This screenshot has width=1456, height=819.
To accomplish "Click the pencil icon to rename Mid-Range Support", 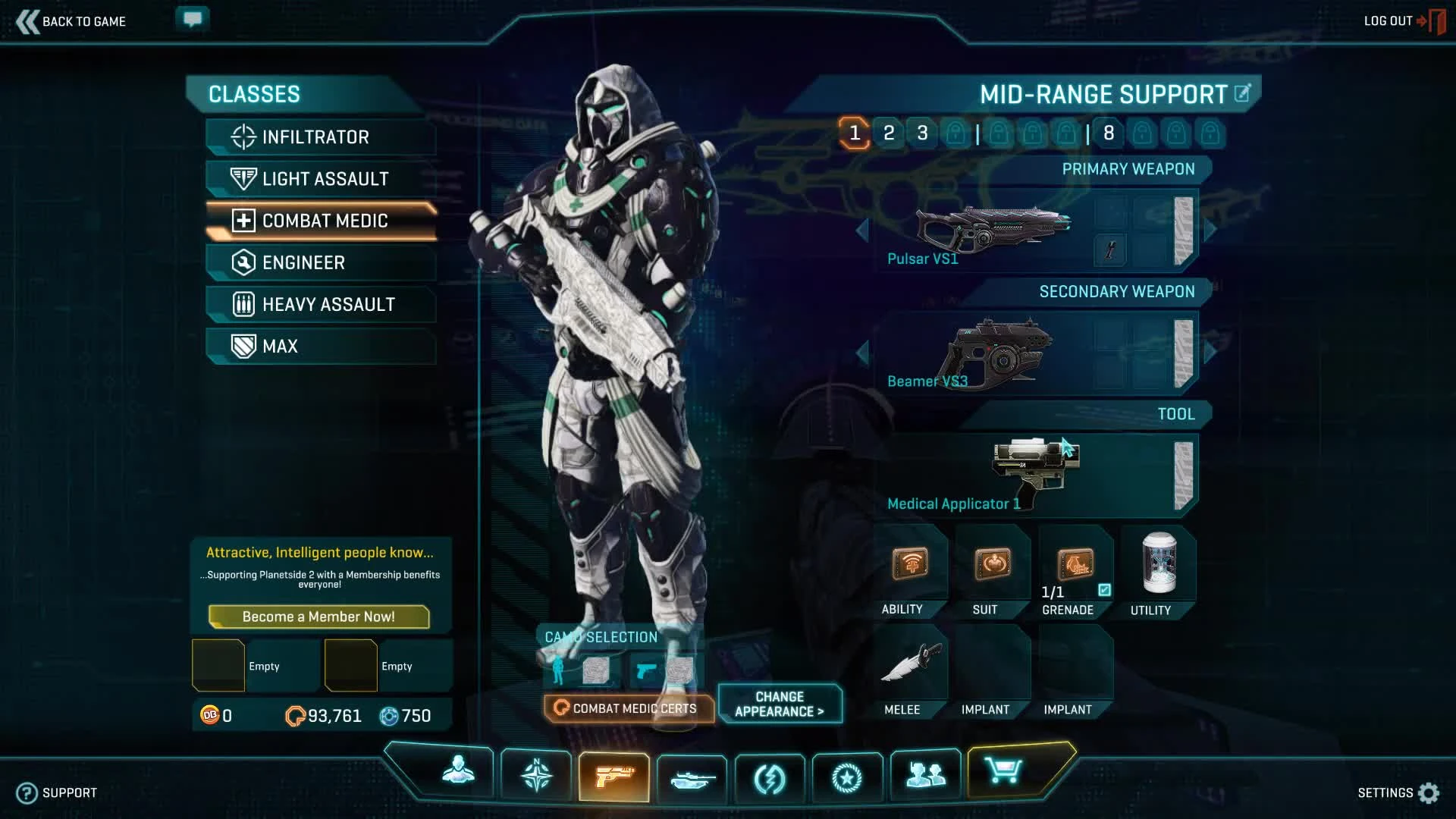I will point(1241,94).
